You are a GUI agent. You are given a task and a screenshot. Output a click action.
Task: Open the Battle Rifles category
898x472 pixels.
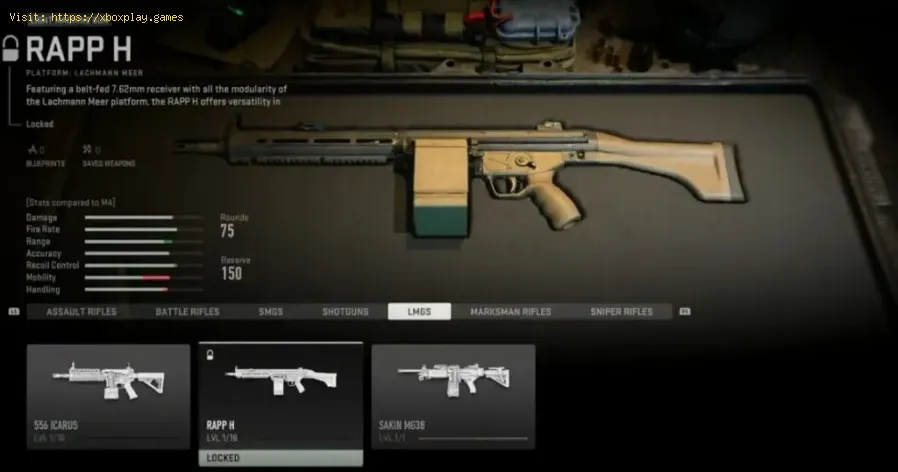(187, 312)
